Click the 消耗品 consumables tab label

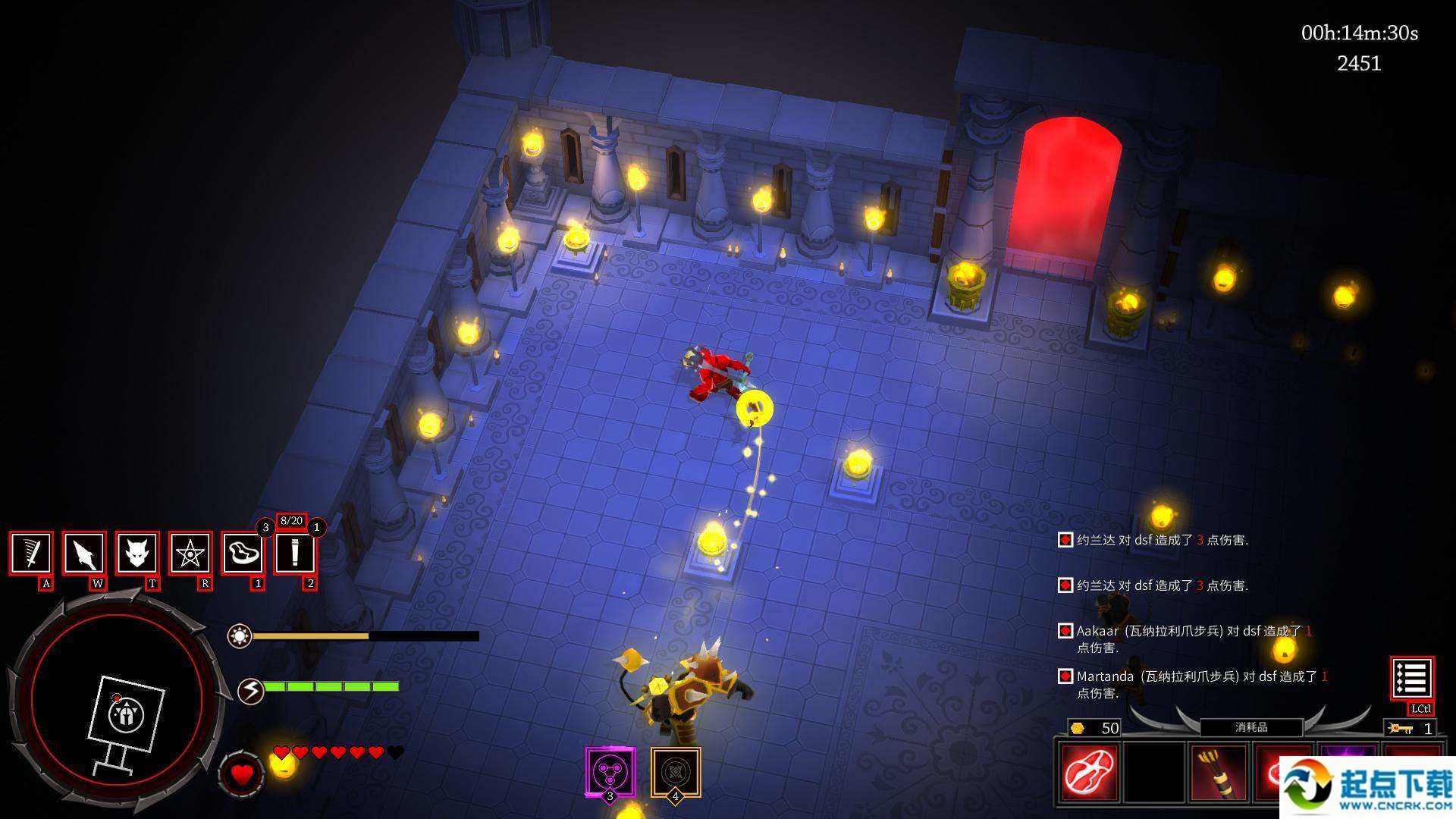[1251, 727]
